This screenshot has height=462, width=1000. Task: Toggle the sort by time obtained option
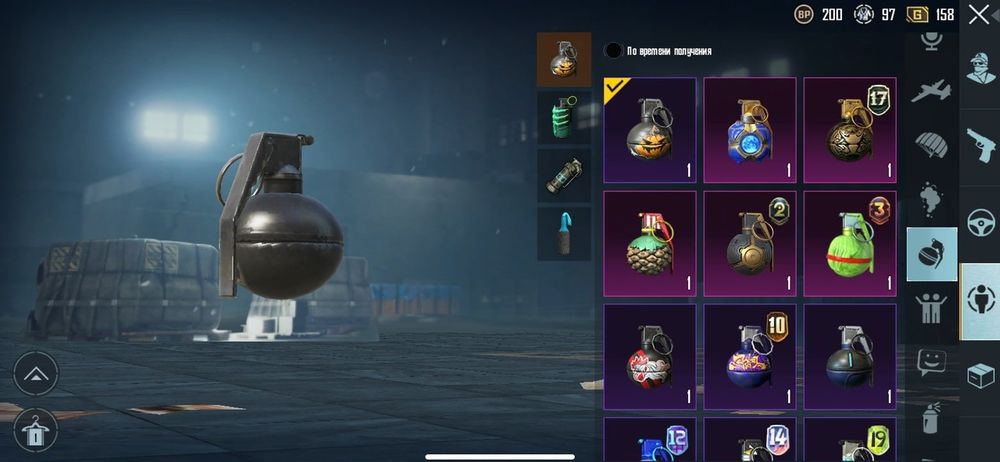[x=613, y=51]
